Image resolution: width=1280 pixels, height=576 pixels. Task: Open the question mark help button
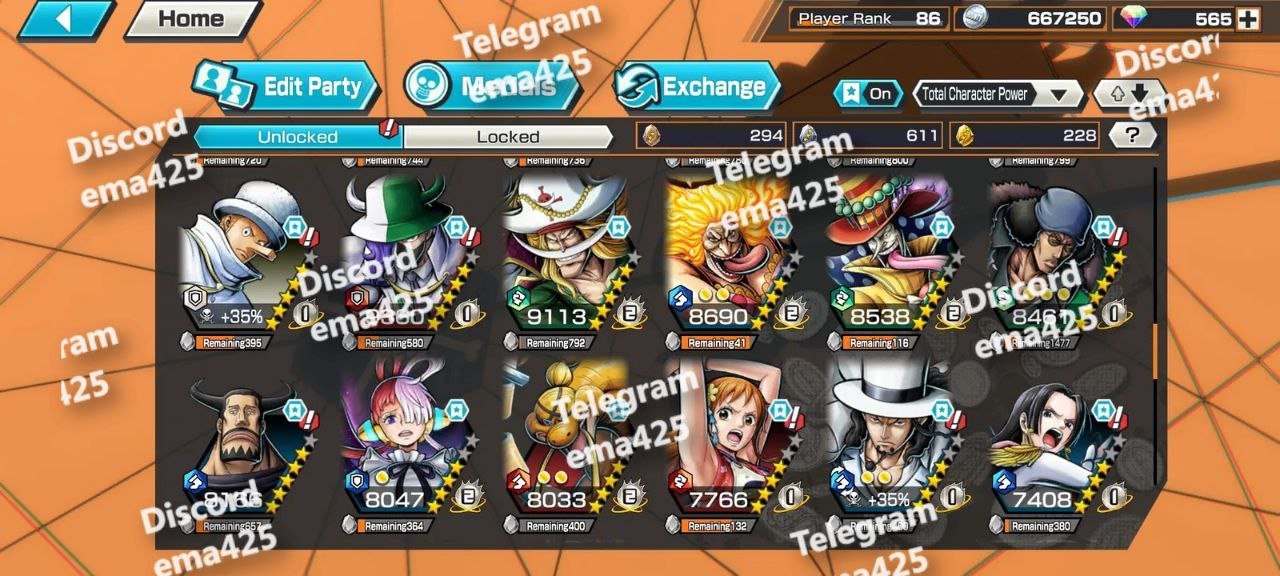click(1132, 136)
